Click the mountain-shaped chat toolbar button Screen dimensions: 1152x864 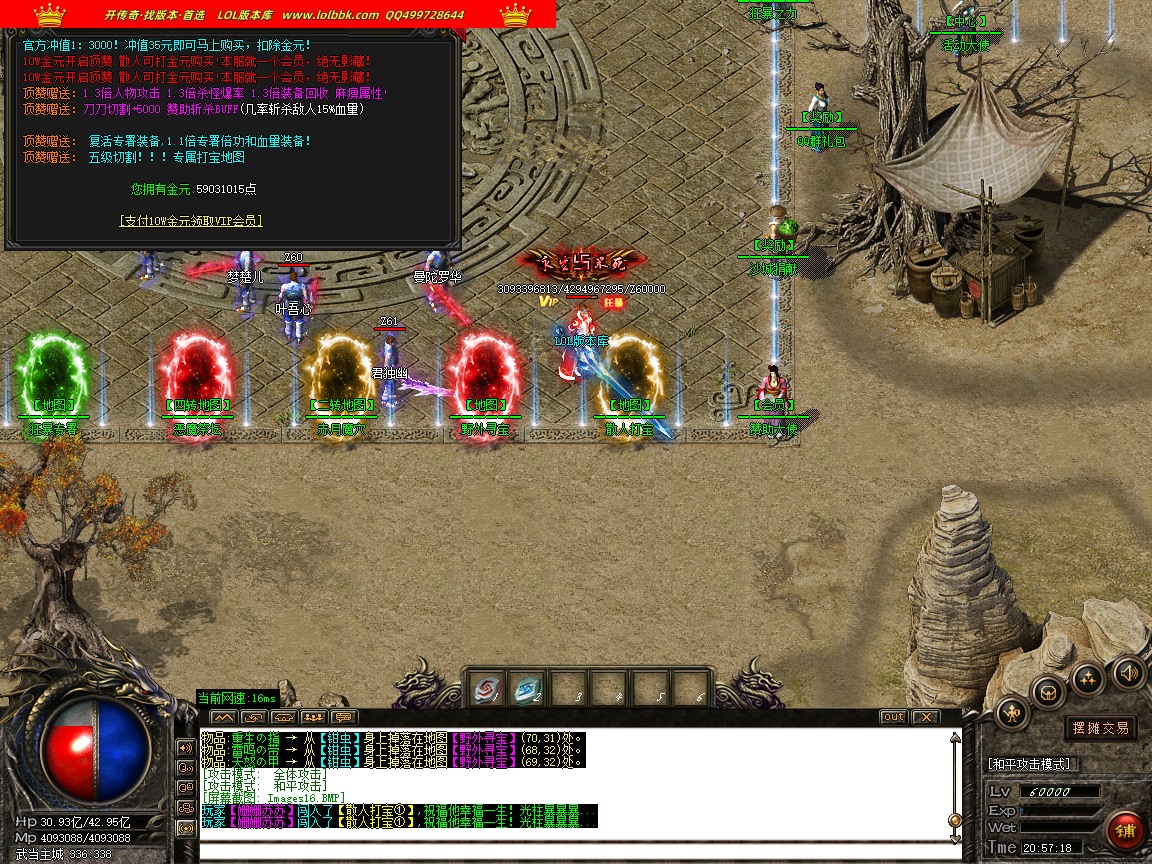point(223,717)
